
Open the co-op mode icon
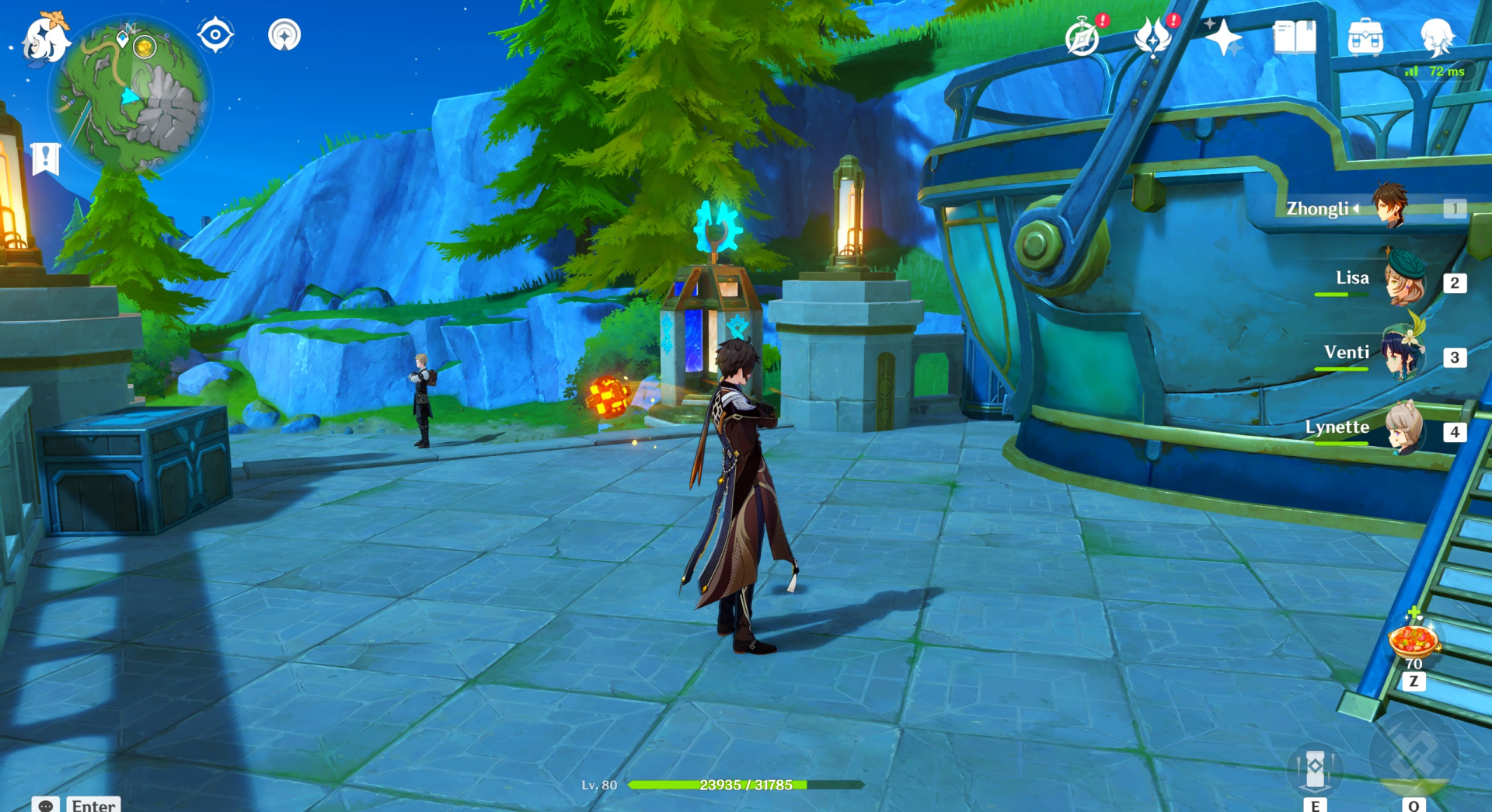[x=284, y=35]
